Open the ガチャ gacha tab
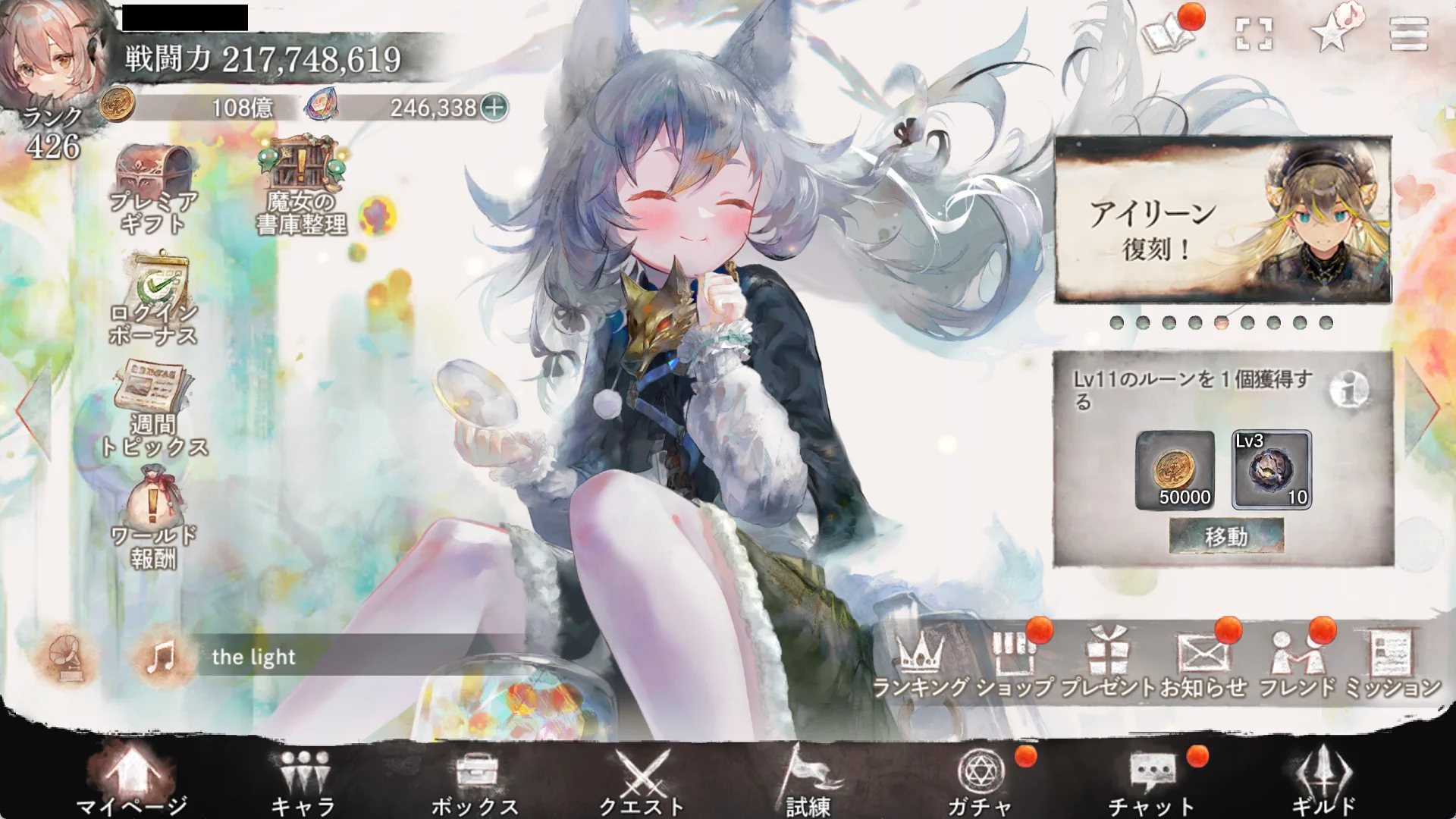Viewport: 1456px width, 819px height. 980,781
